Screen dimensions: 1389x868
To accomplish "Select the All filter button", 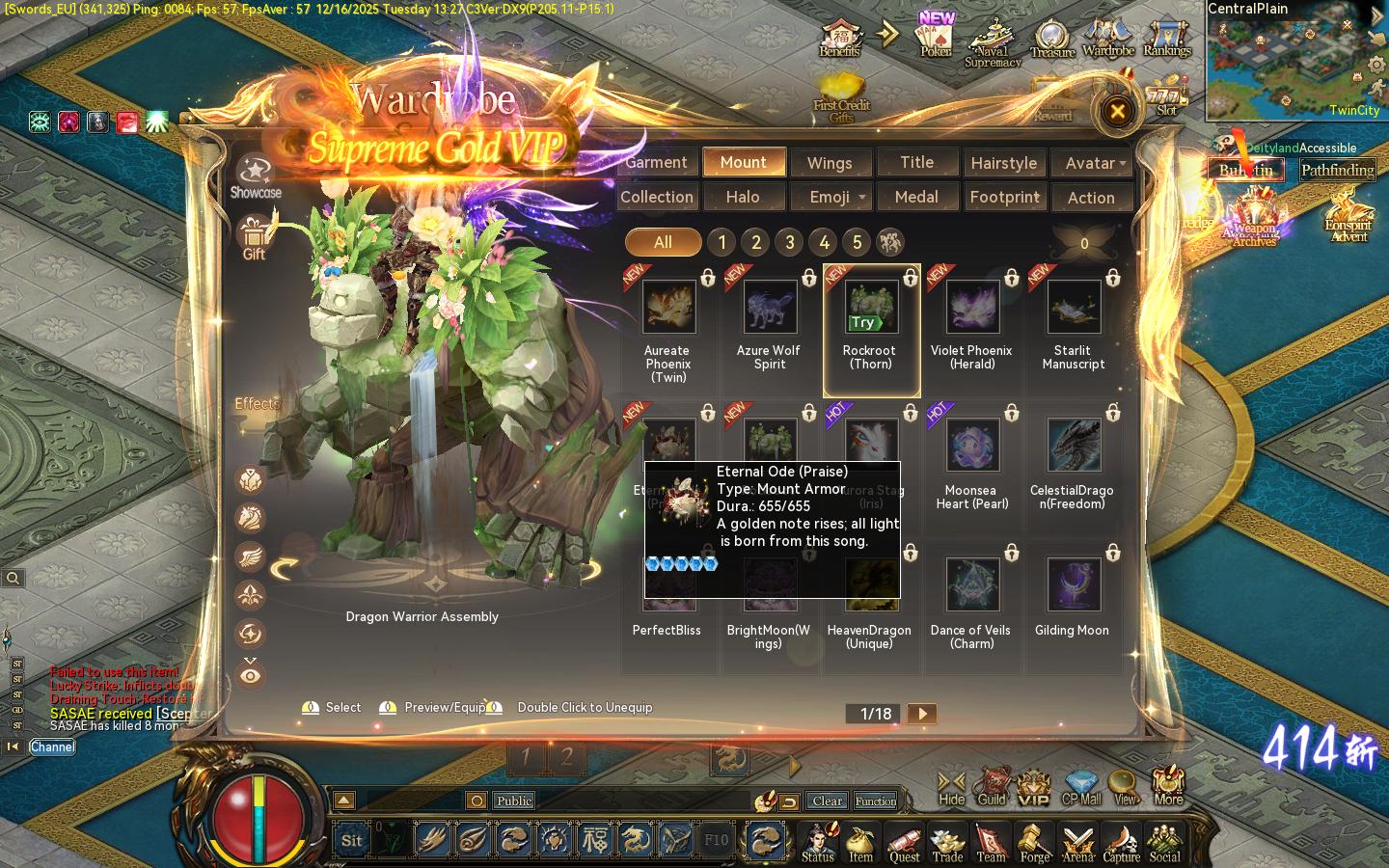I will pos(663,242).
